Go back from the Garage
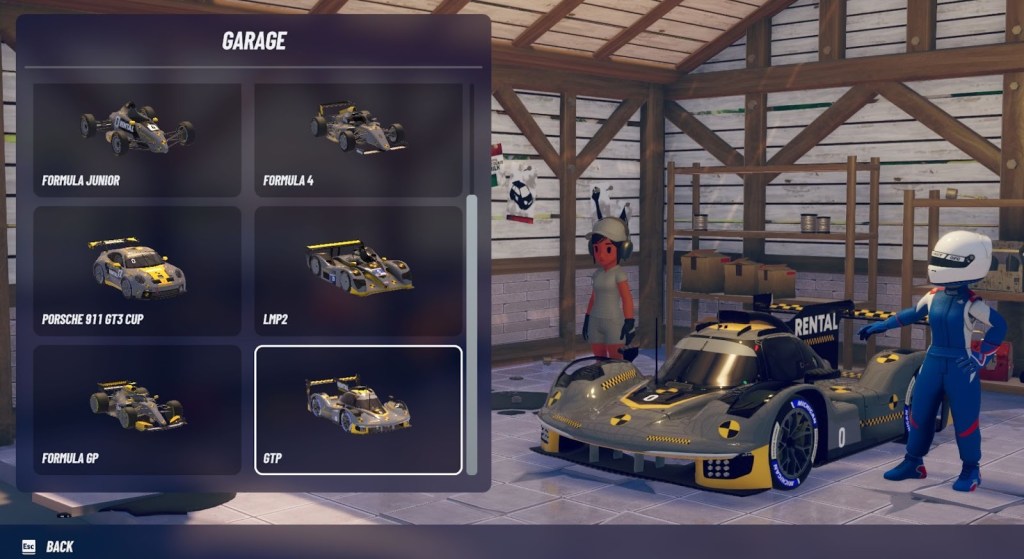1024x559 pixels. click(x=48, y=546)
